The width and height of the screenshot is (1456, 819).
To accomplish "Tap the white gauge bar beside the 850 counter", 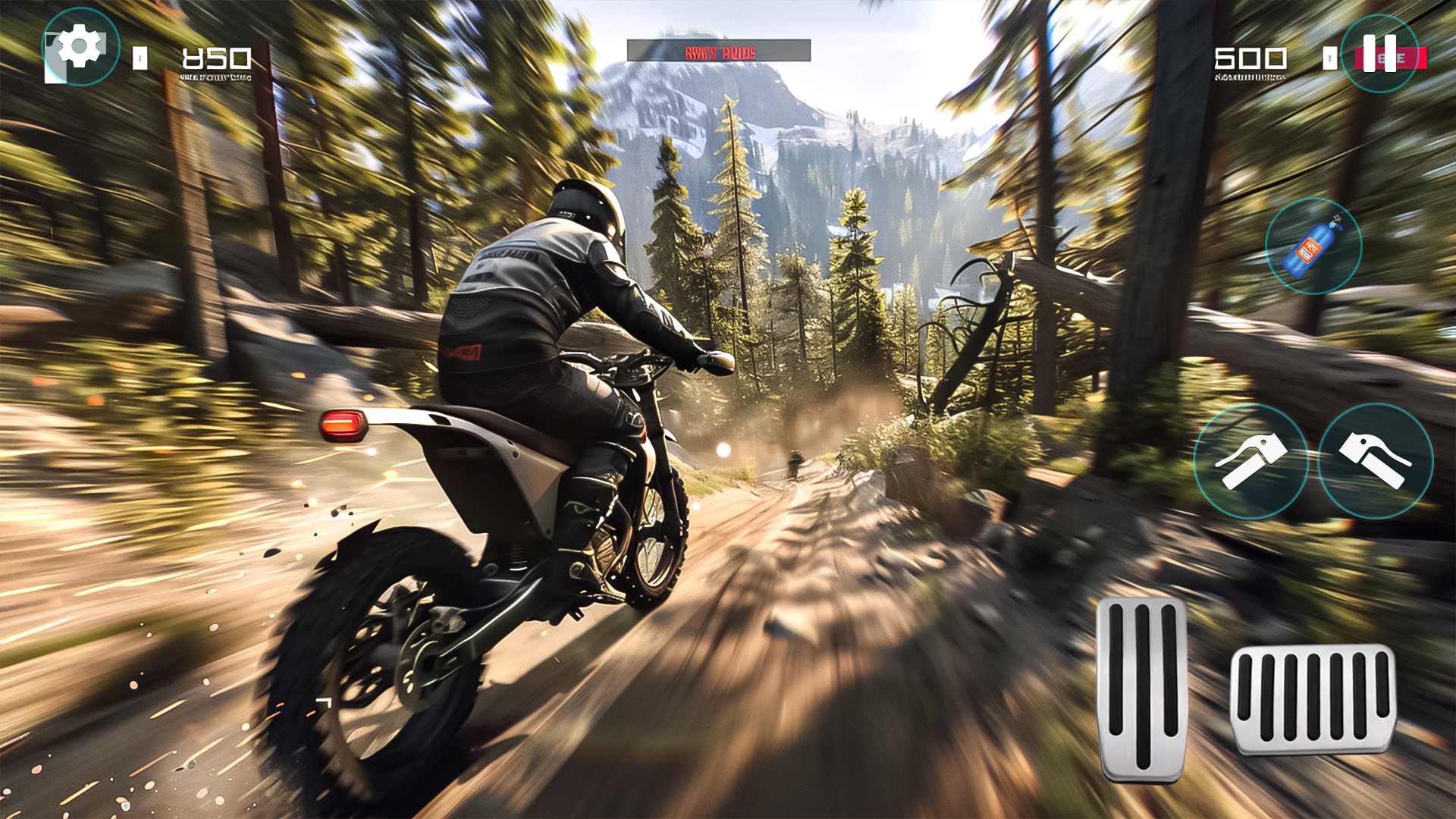I will coord(139,58).
